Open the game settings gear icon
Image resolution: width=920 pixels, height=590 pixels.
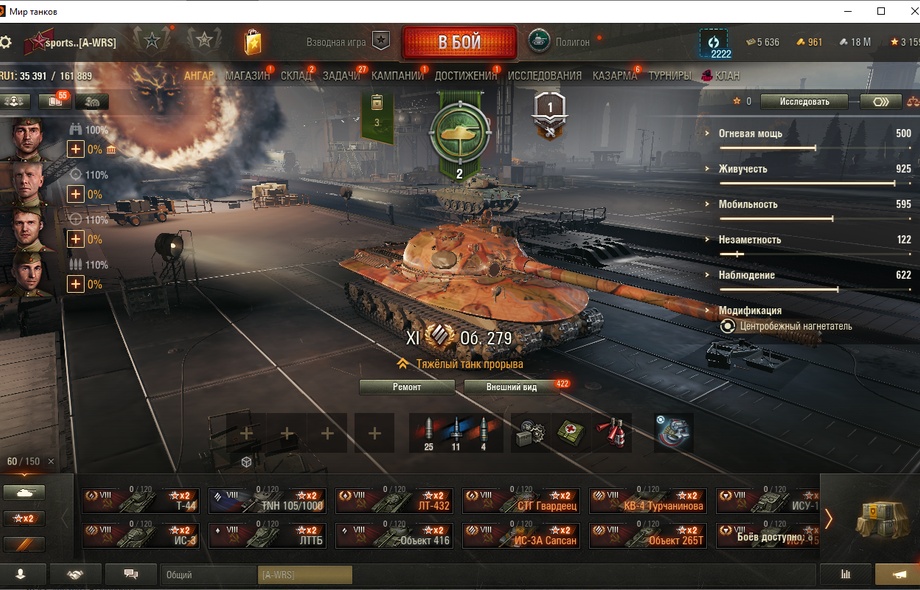[6, 42]
